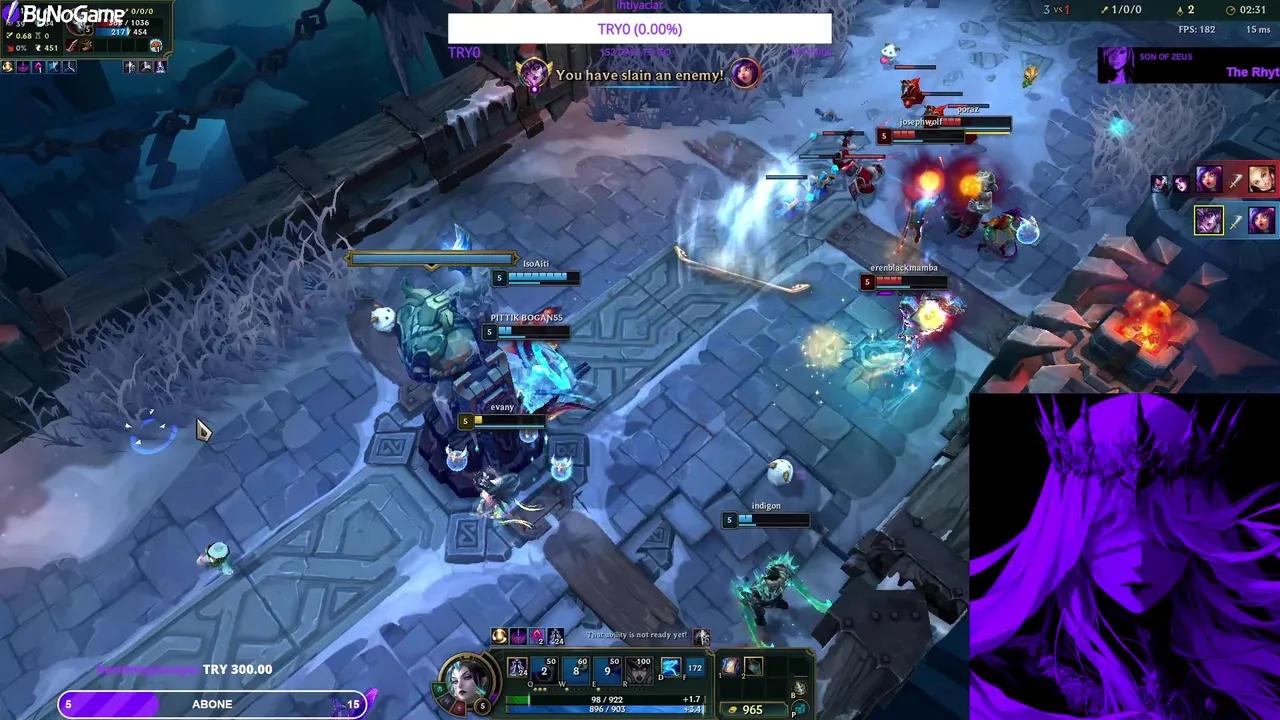This screenshot has width=1280, height=720.
Task: Click the buff icon showing 24 stacks
Action: 556,637
